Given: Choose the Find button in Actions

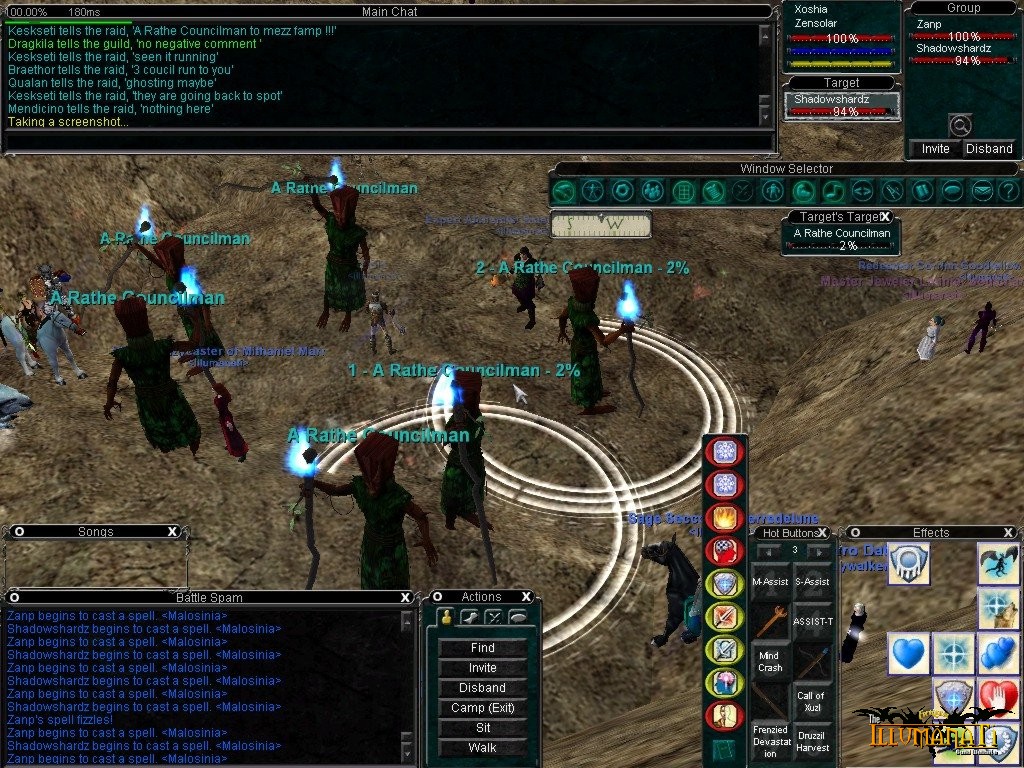Looking at the screenshot, I should 483,648.
